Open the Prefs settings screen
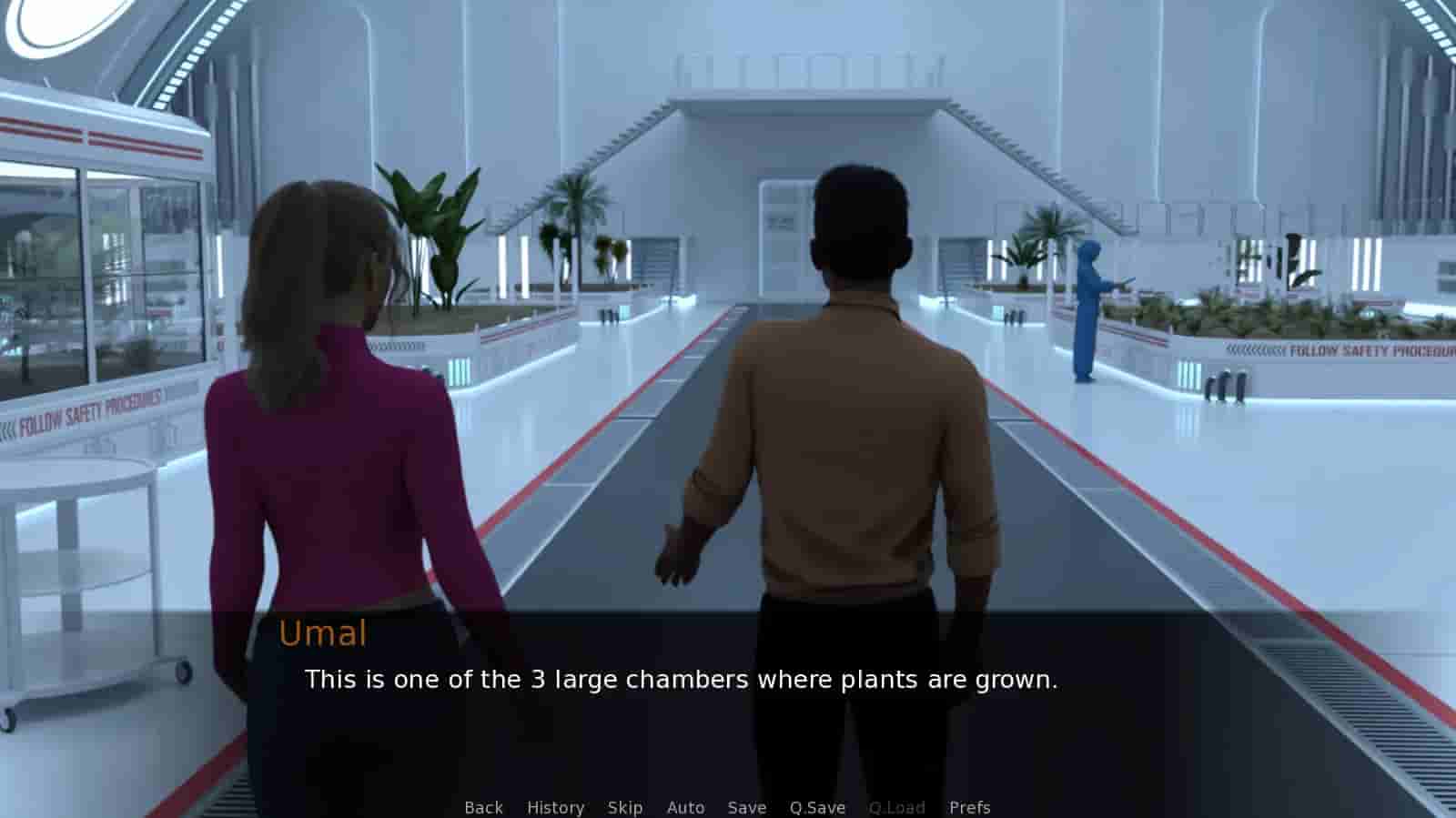The height and width of the screenshot is (818, 1456). click(x=970, y=807)
